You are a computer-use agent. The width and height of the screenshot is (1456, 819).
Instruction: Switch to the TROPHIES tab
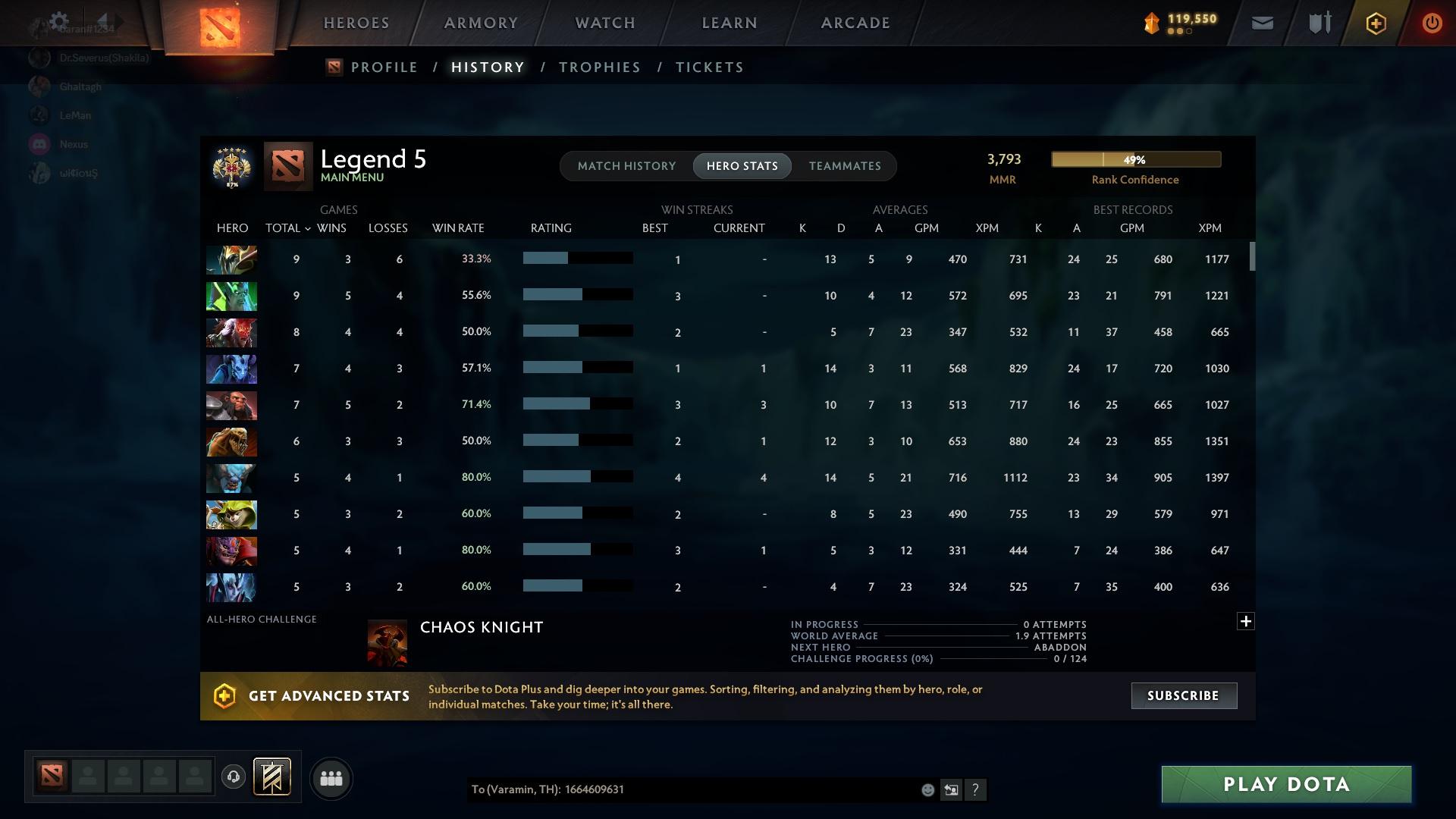click(599, 67)
